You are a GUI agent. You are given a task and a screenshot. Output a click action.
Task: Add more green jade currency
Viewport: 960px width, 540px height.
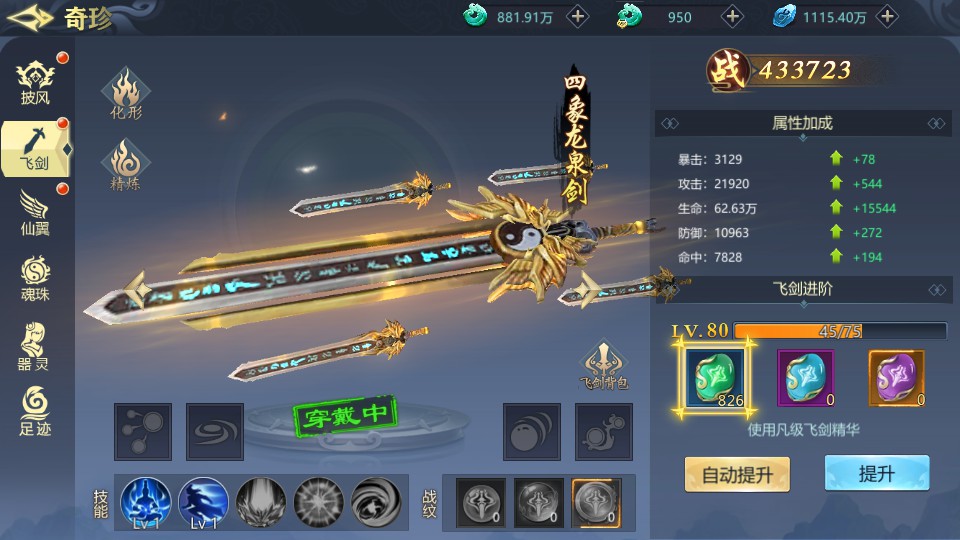(578, 16)
